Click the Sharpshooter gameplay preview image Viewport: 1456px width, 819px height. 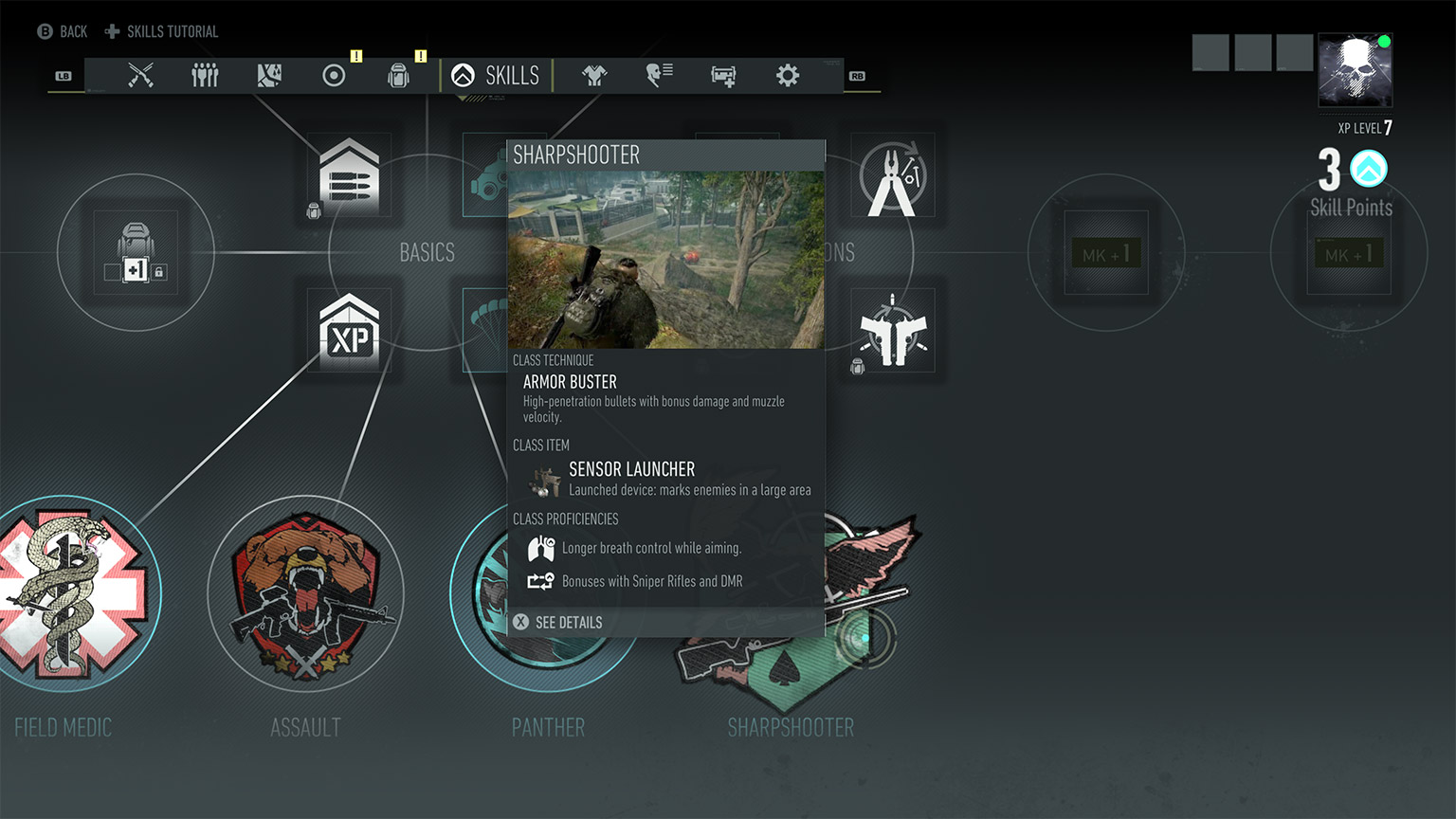[665, 259]
